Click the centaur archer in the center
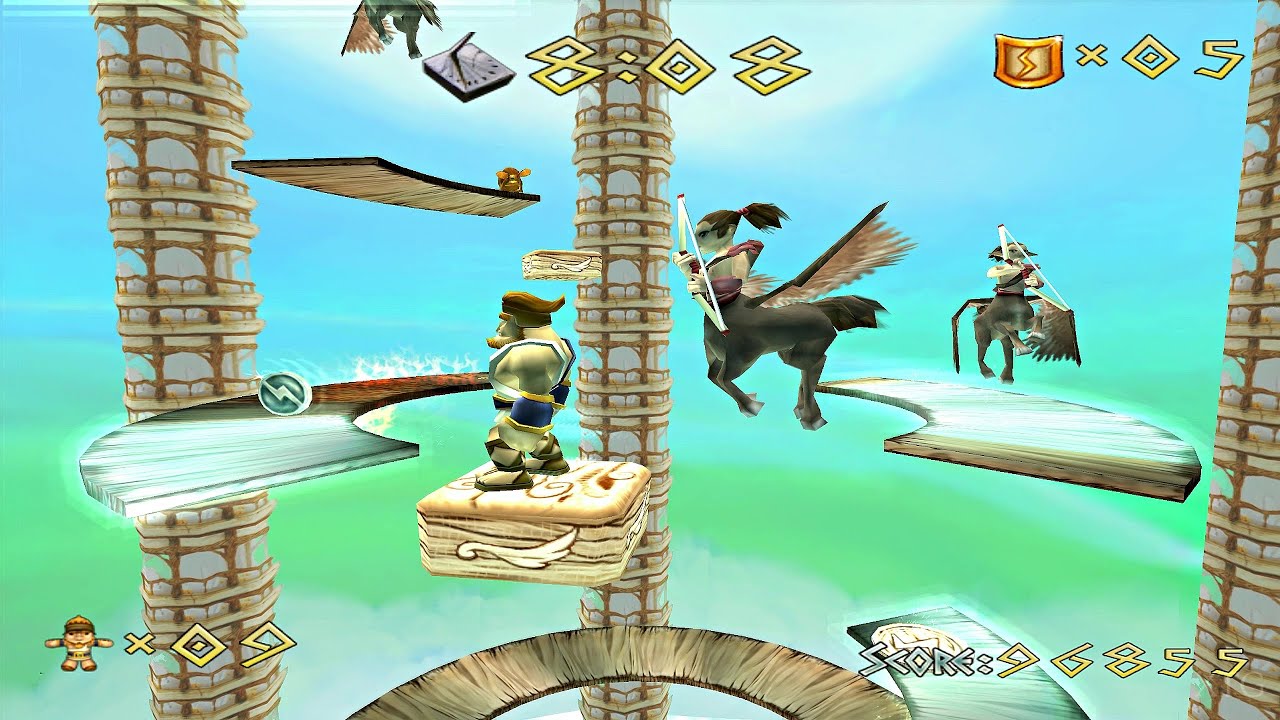Screen dimensions: 1280x720 click(x=770, y=300)
